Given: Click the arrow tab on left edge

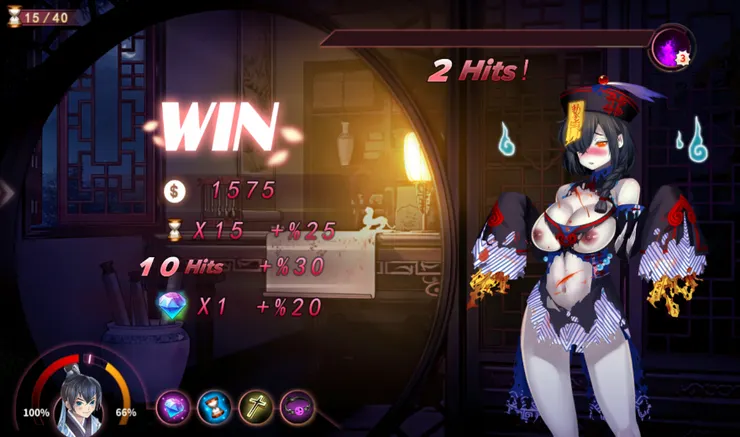Looking at the screenshot, I should [7, 192].
